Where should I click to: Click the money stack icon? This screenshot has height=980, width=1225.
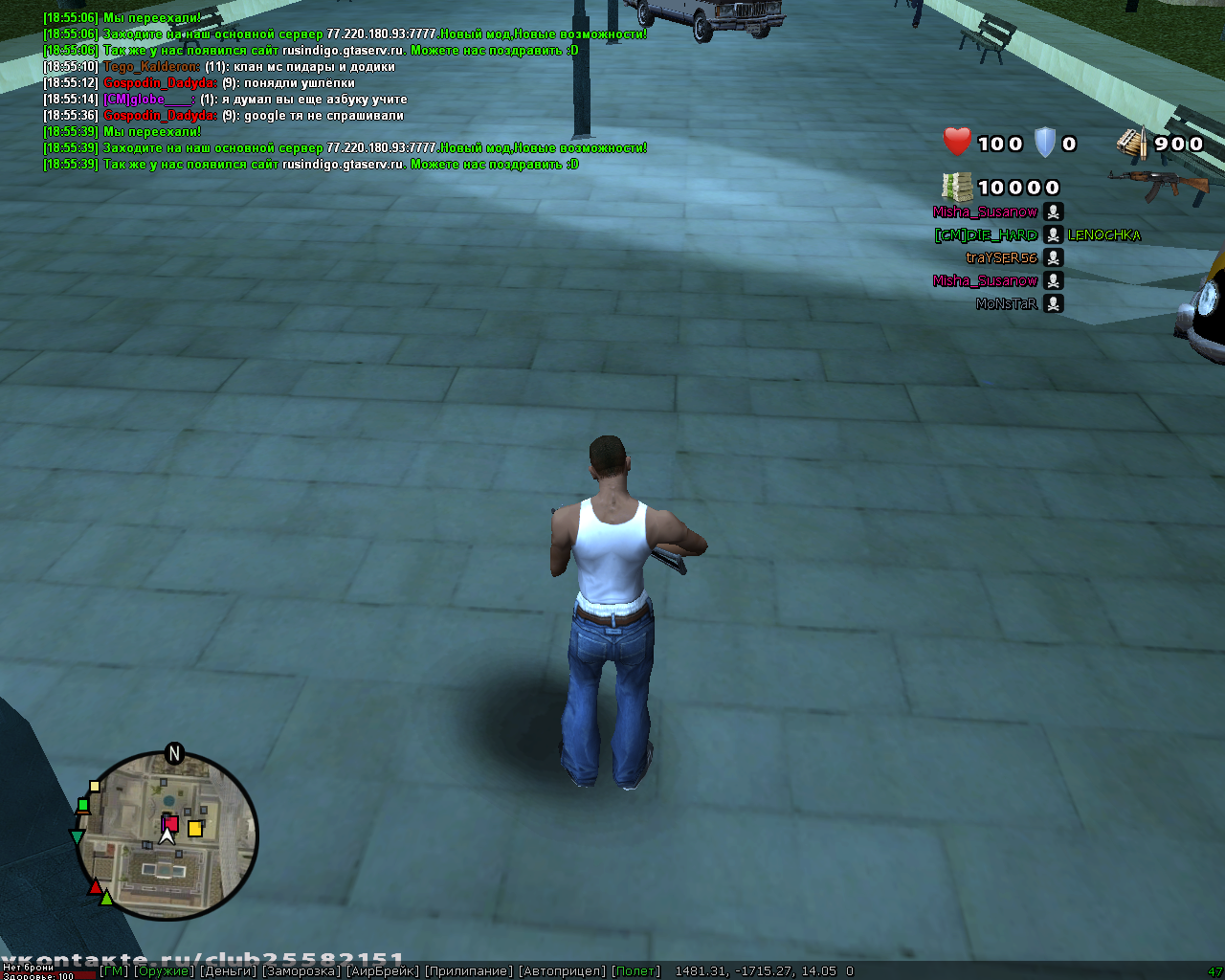[957, 187]
